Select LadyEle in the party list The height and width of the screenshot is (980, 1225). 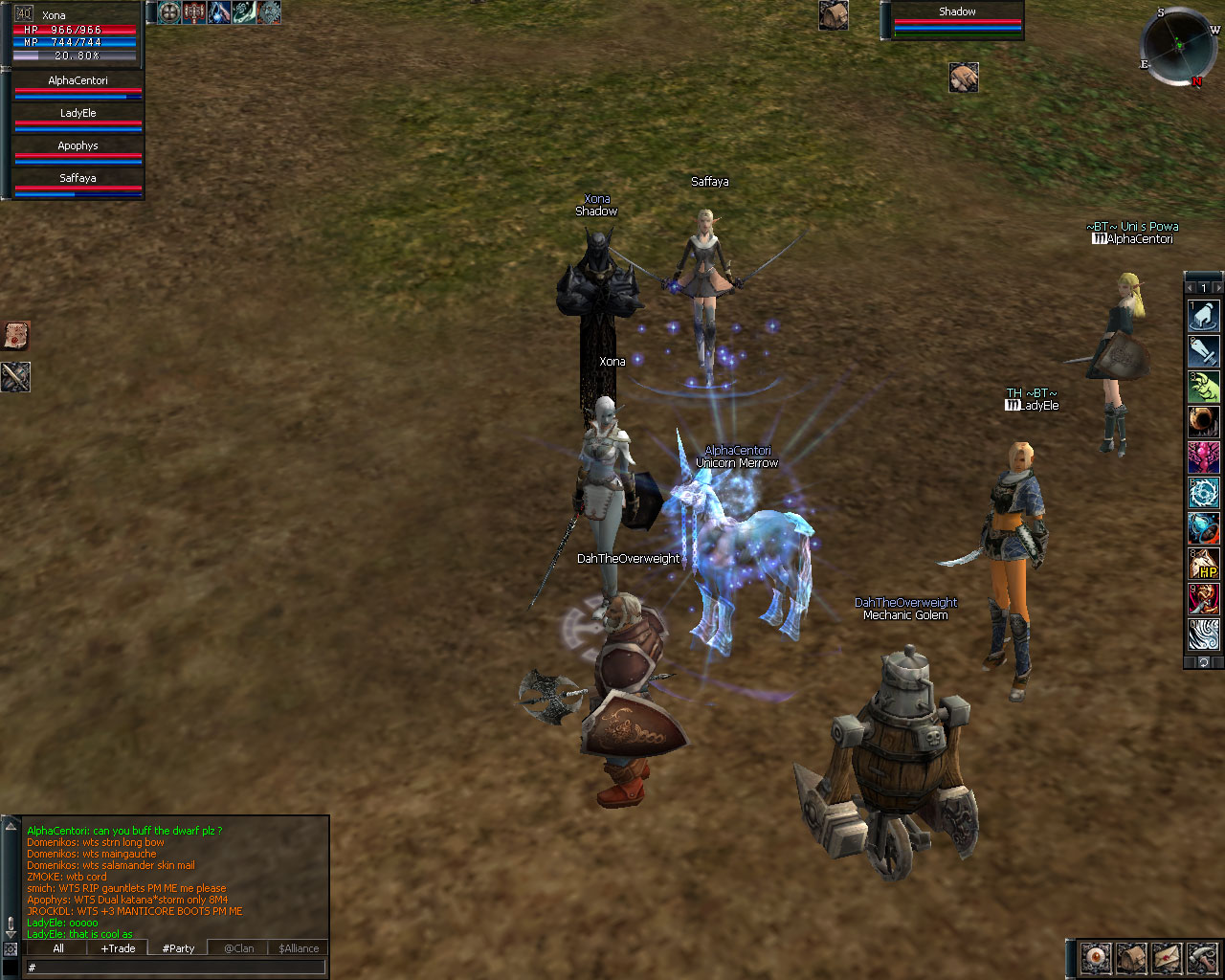pos(78,117)
